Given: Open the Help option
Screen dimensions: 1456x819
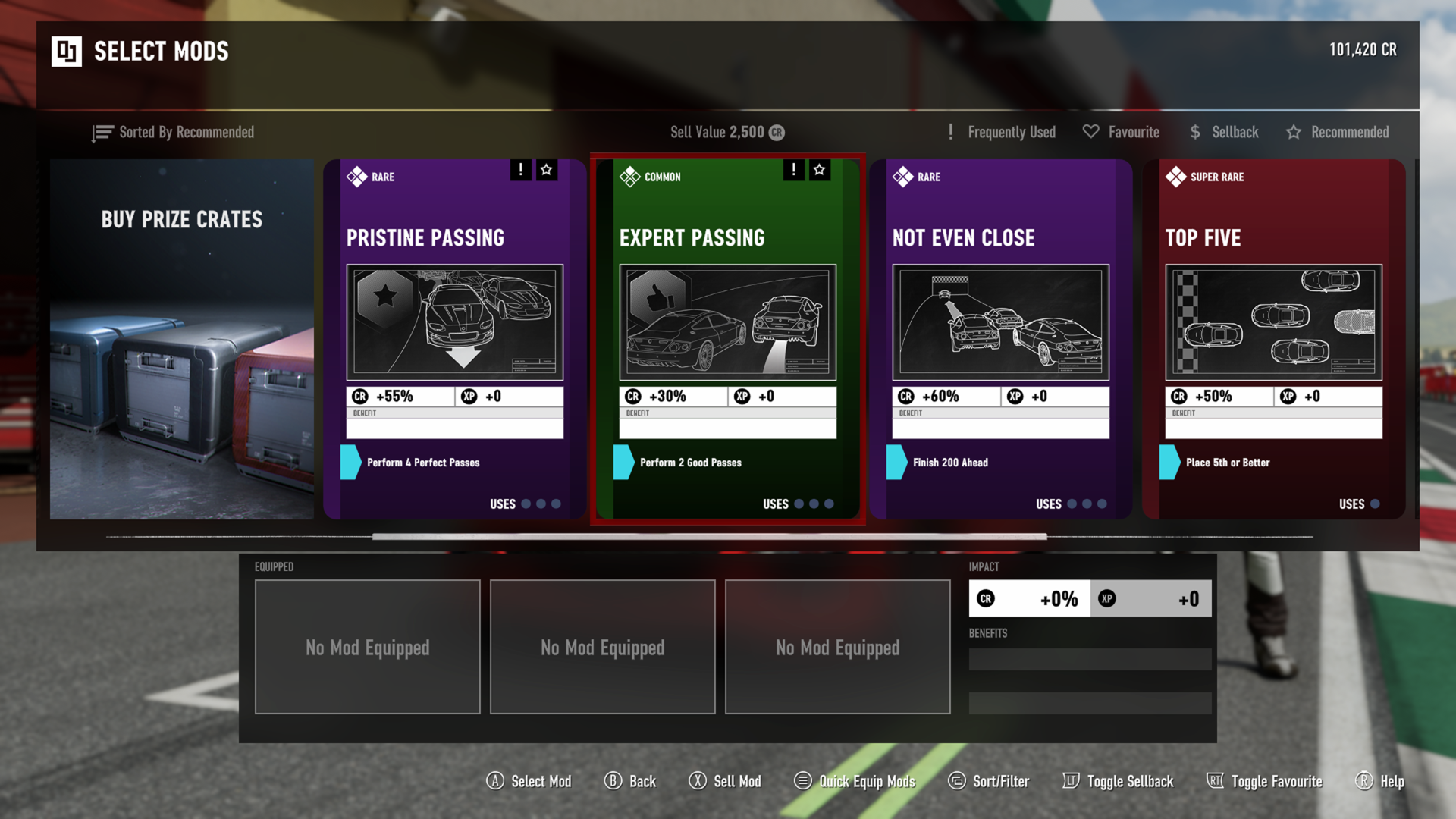Looking at the screenshot, I should [1379, 781].
